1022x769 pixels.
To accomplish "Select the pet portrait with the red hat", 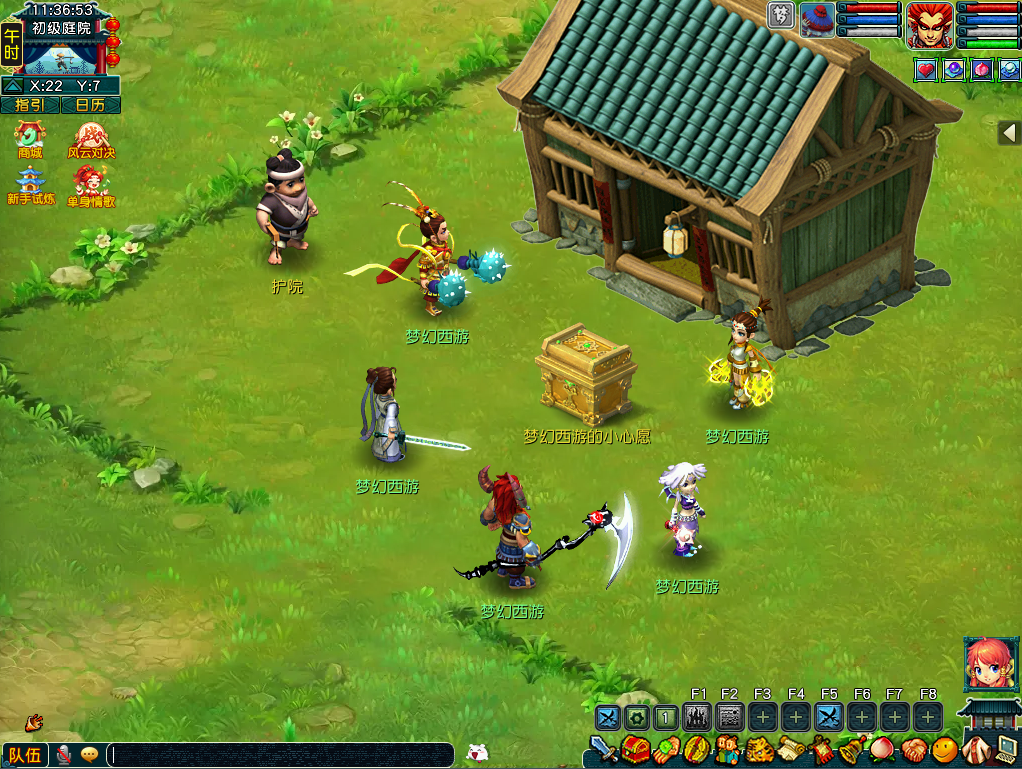I will pos(817,20).
